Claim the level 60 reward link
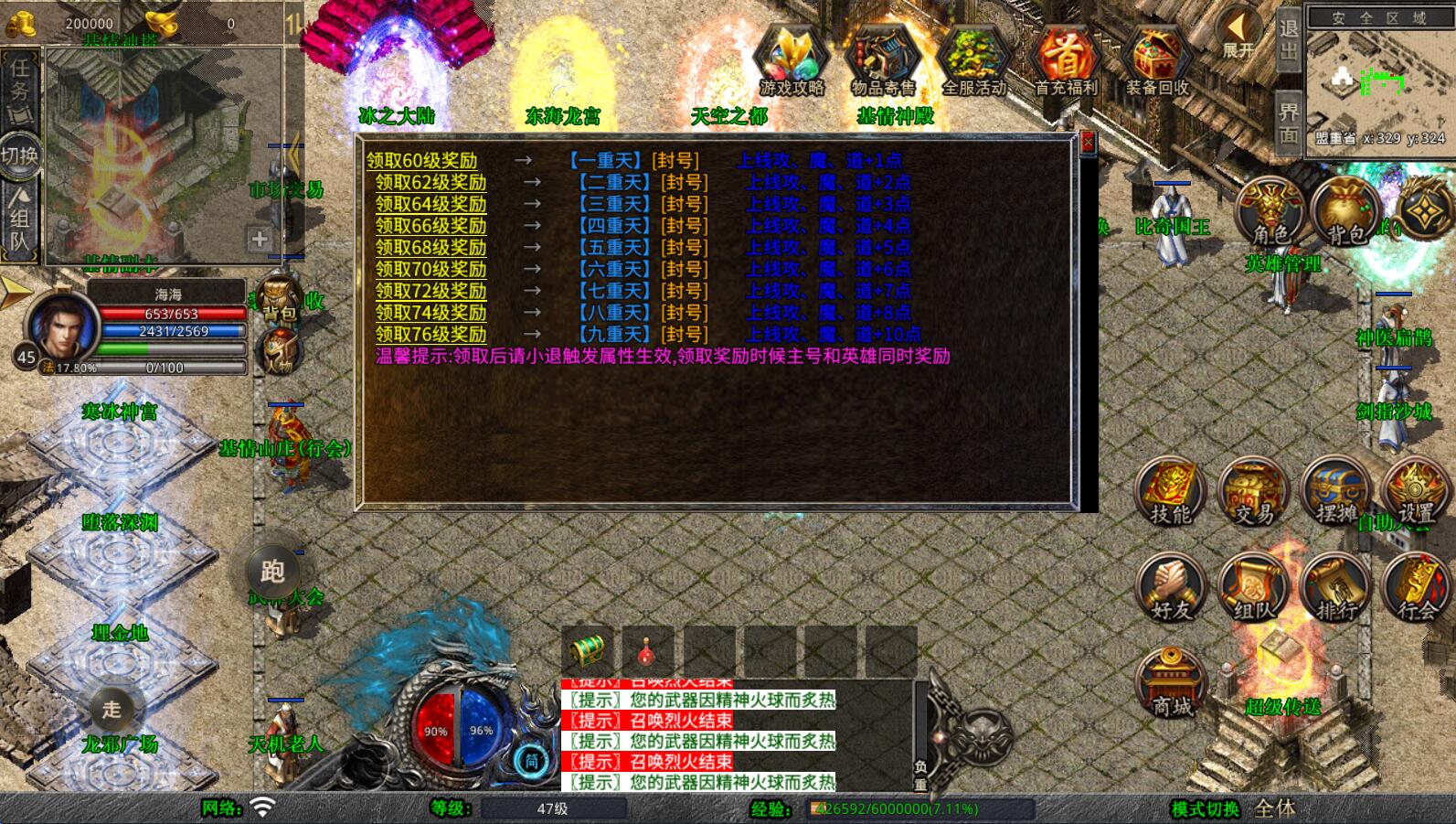The image size is (1456, 824). (x=421, y=161)
